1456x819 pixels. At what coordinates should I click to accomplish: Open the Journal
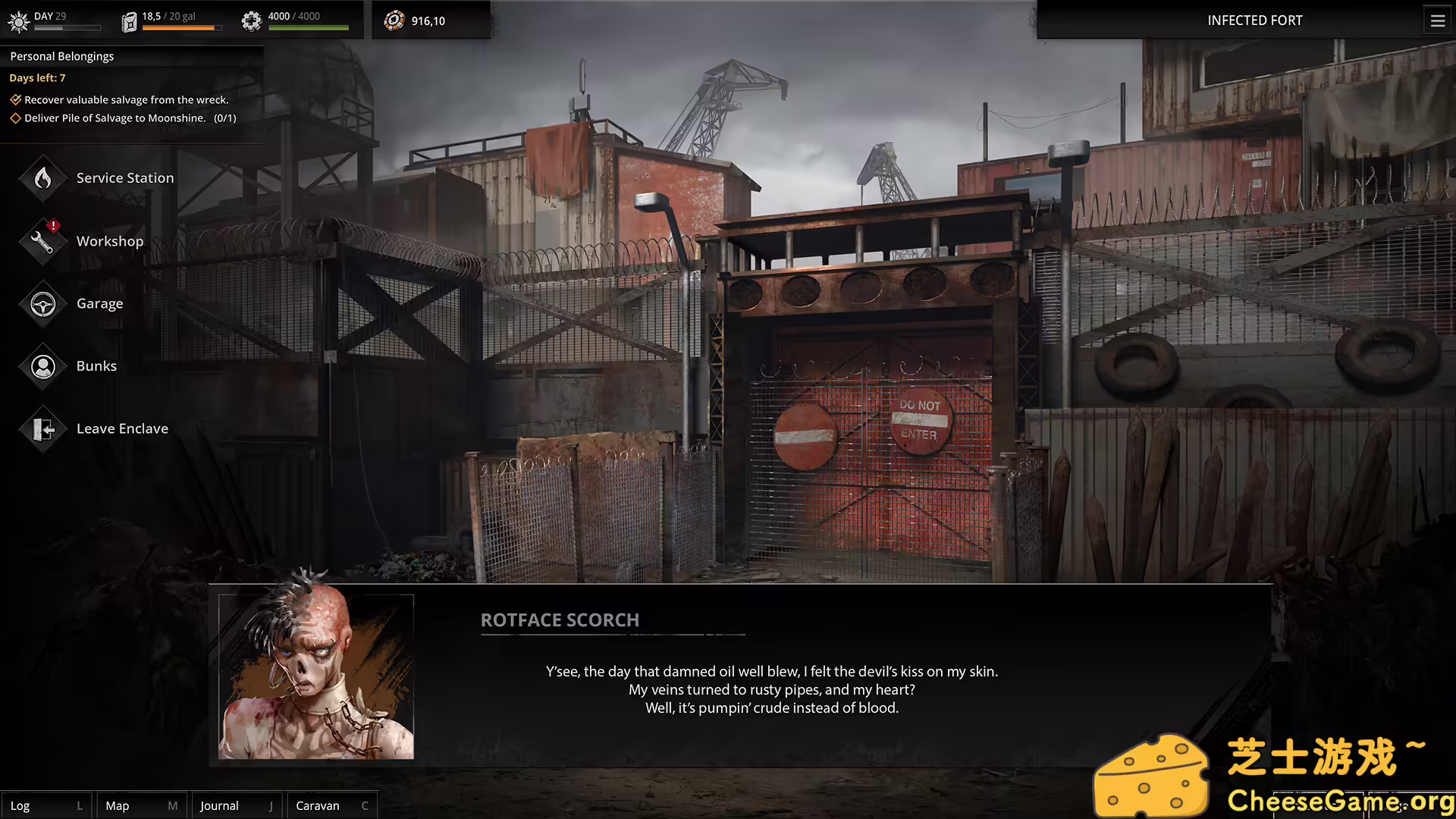[236, 805]
